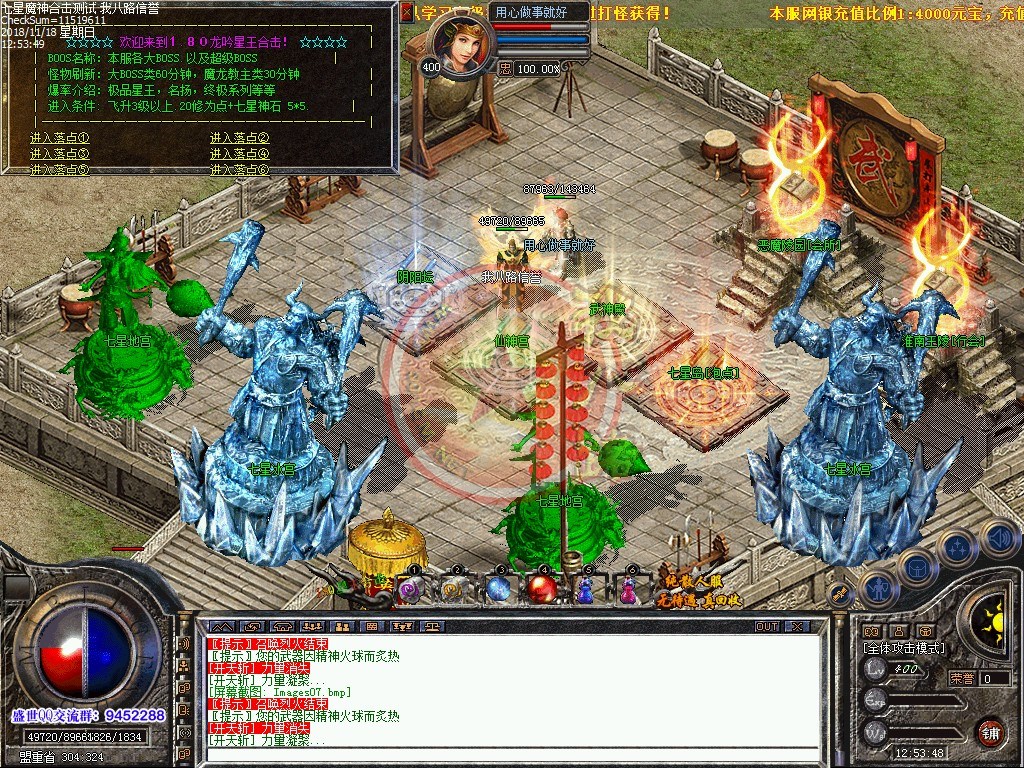Open the character status knight icon

coord(877,590)
